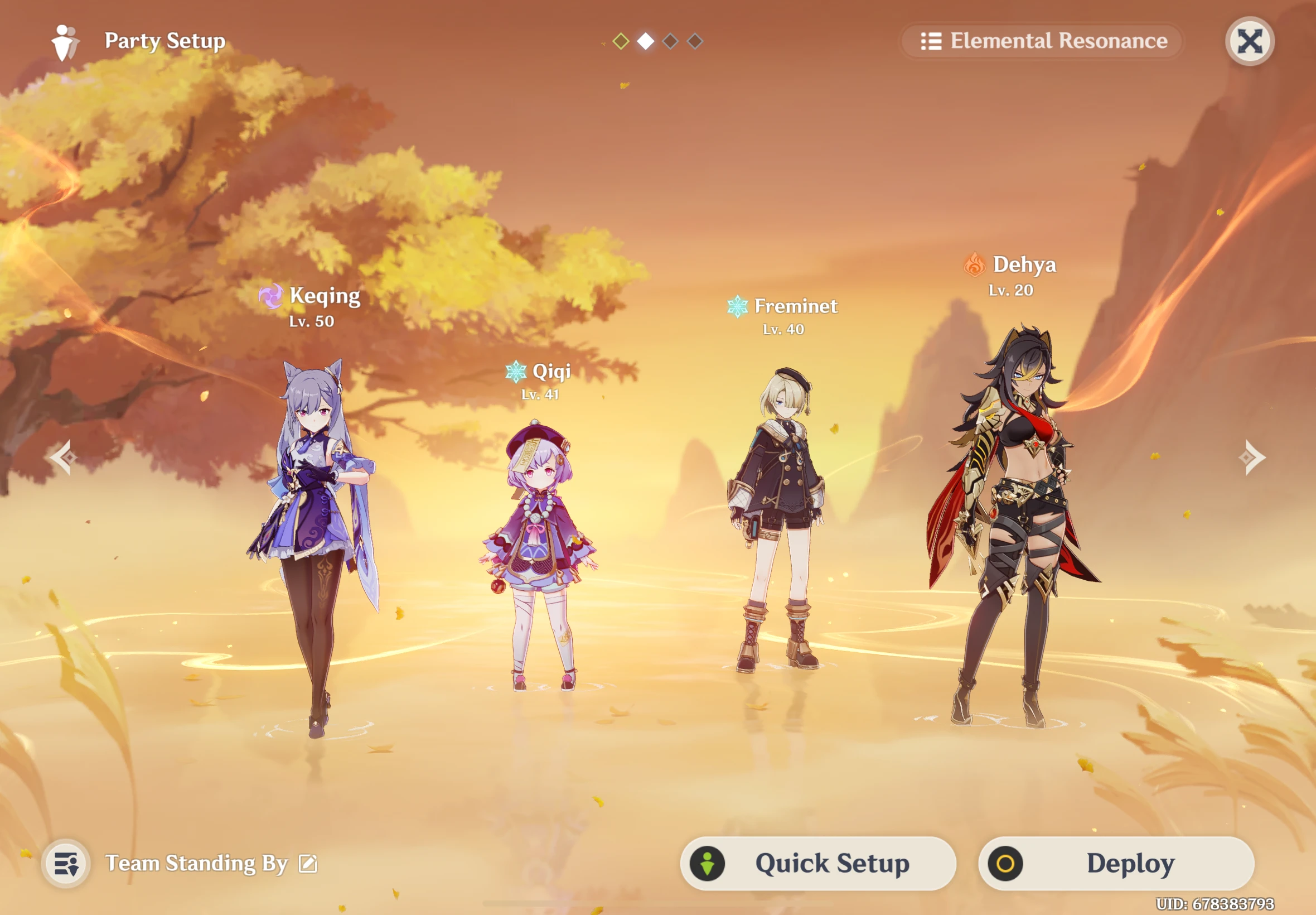1316x915 pixels.
Task: Select the fourth team page indicator dot
Action: pyautogui.click(x=695, y=41)
